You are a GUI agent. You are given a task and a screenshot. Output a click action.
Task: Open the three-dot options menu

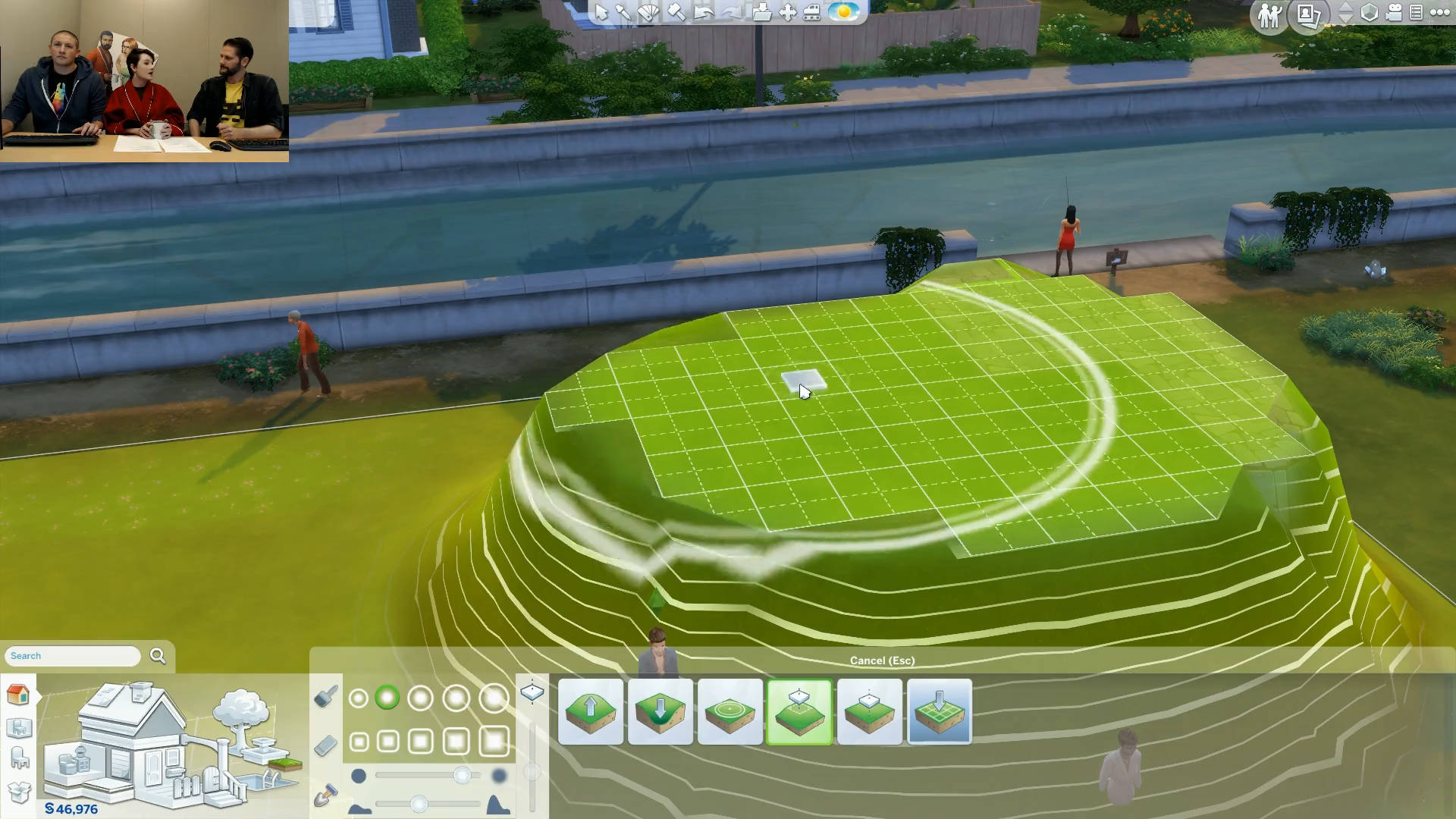coord(1439,12)
